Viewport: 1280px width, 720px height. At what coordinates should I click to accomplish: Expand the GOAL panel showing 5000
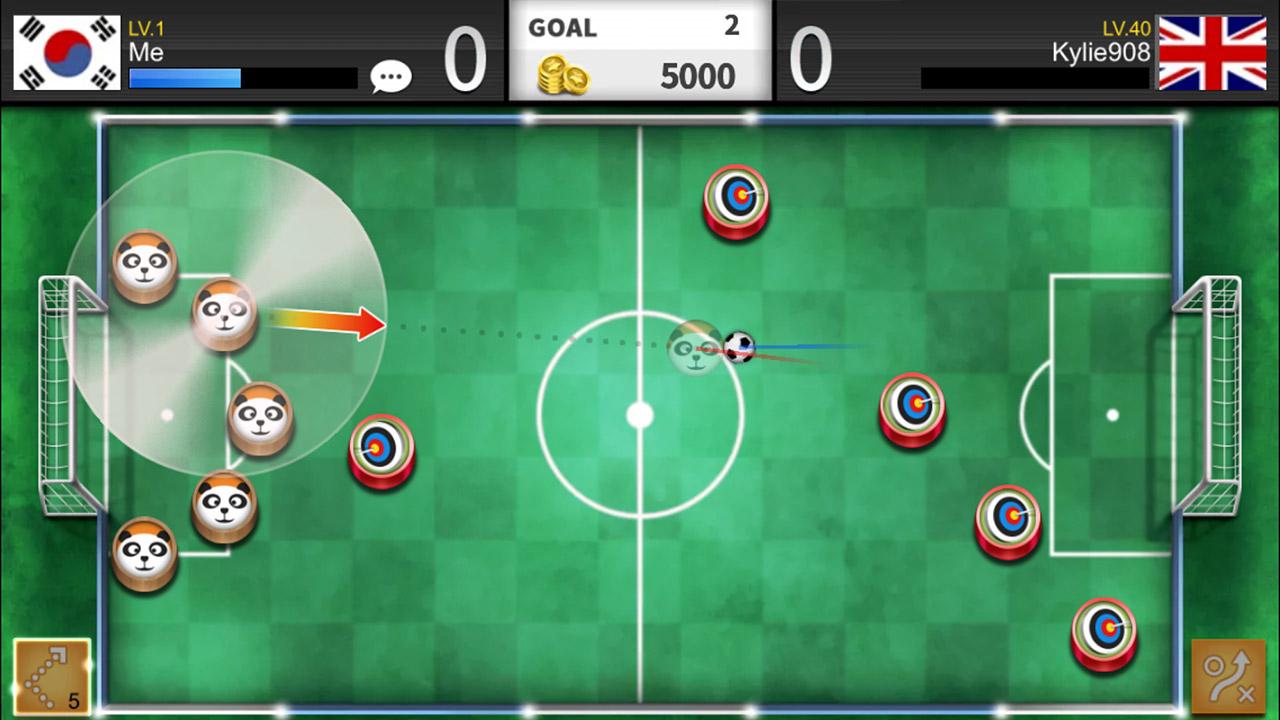640,50
